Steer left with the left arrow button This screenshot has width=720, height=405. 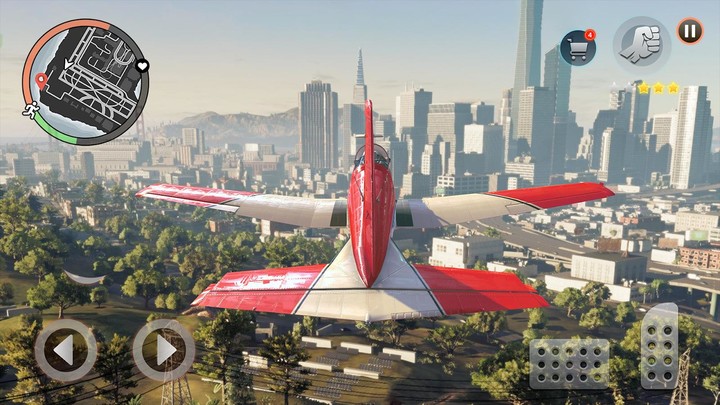click(x=65, y=350)
